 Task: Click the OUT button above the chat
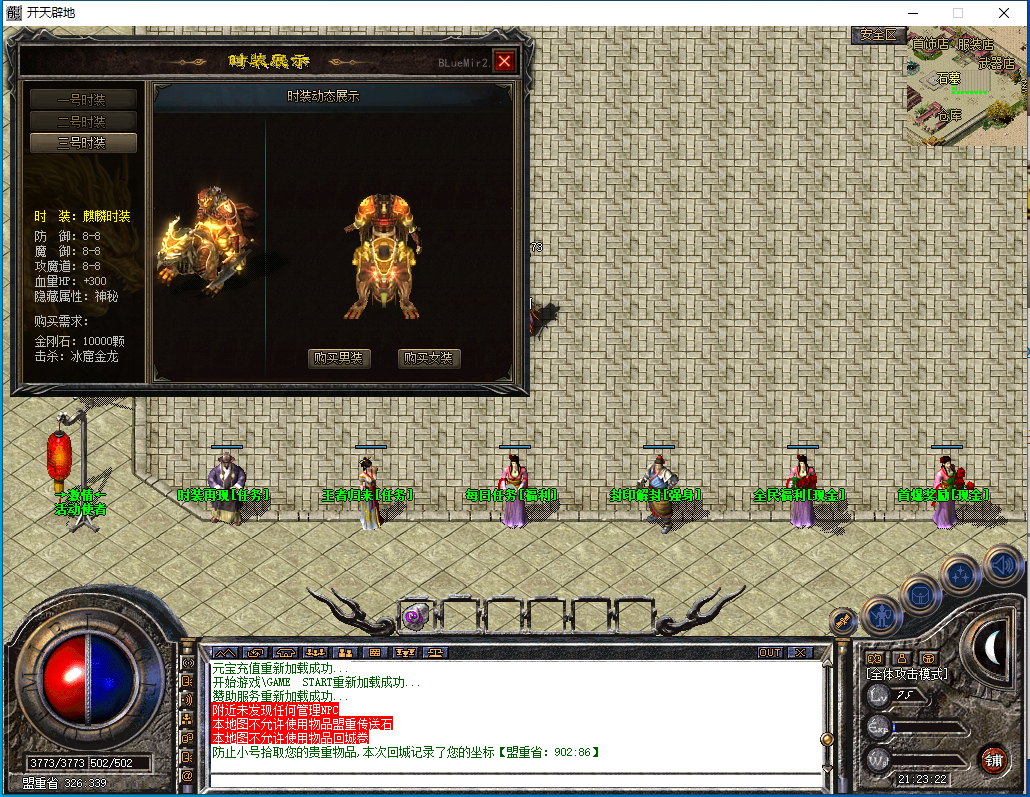click(x=769, y=653)
